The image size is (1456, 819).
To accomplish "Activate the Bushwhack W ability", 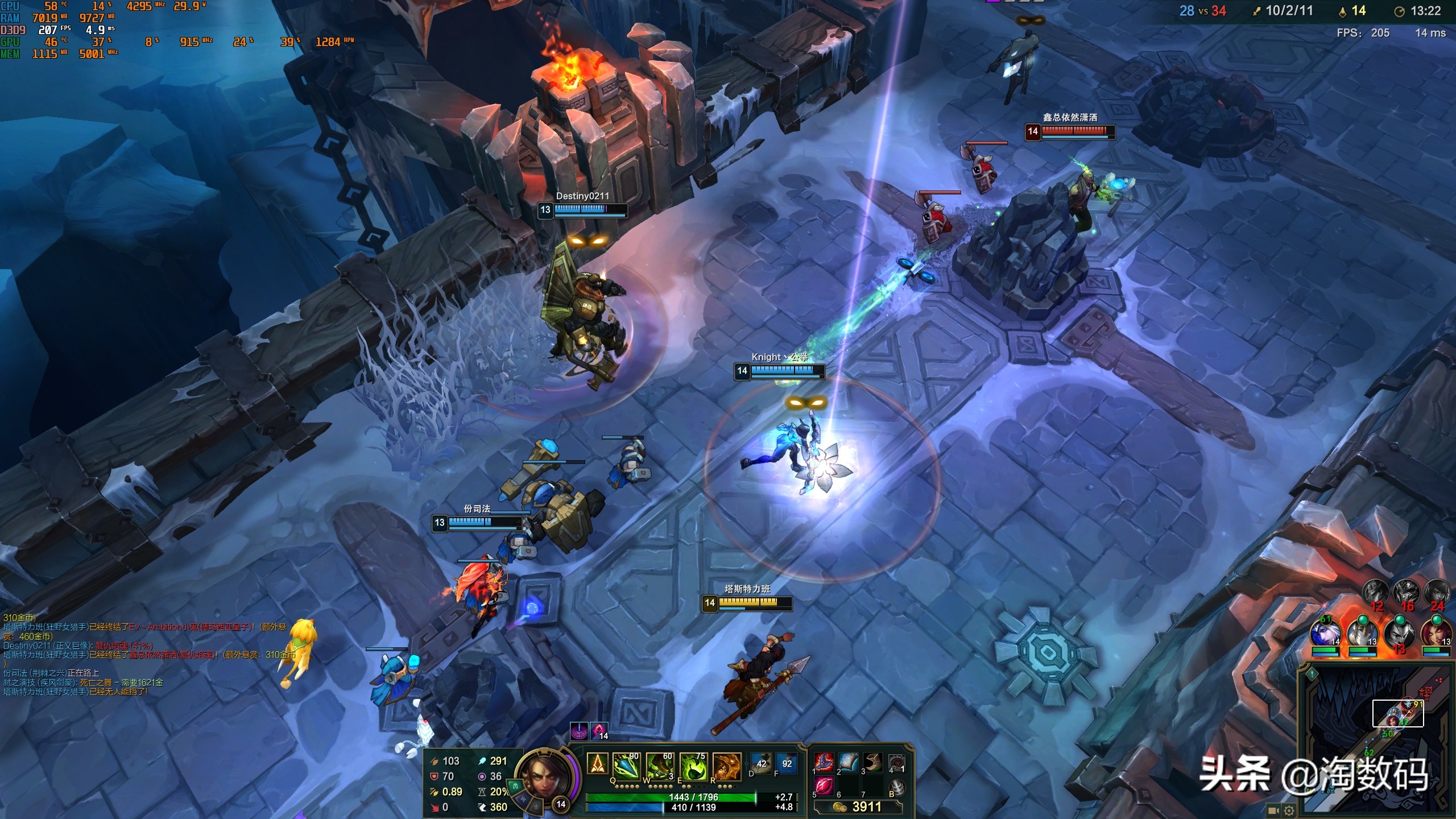I will [660, 766].
